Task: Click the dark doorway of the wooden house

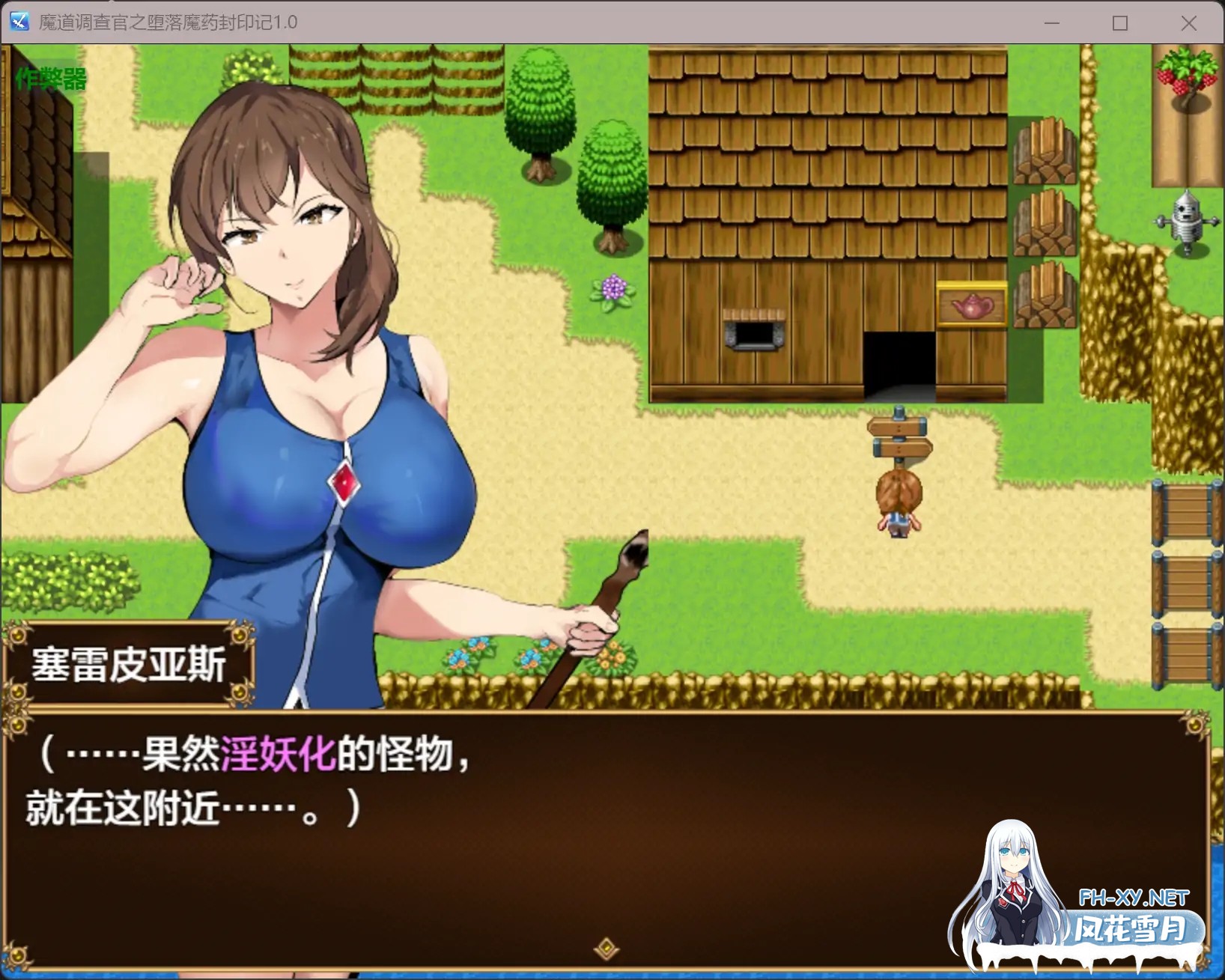Action: click(x=899, y=359)
